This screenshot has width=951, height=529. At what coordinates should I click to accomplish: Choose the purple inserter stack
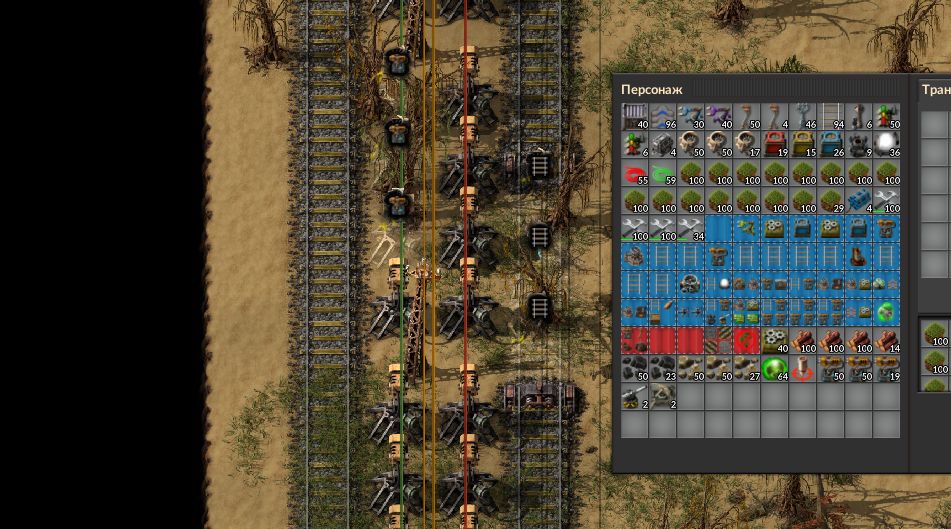[x=719, y=117]
